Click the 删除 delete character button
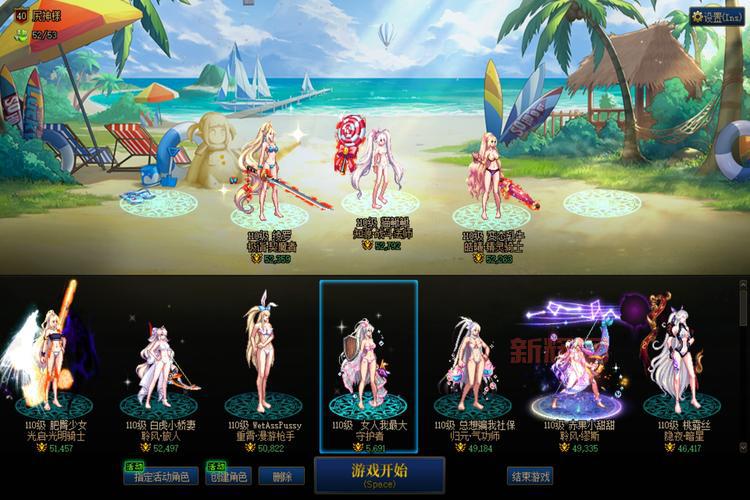This screenshot has width=750, height=500. coord(287,477)
